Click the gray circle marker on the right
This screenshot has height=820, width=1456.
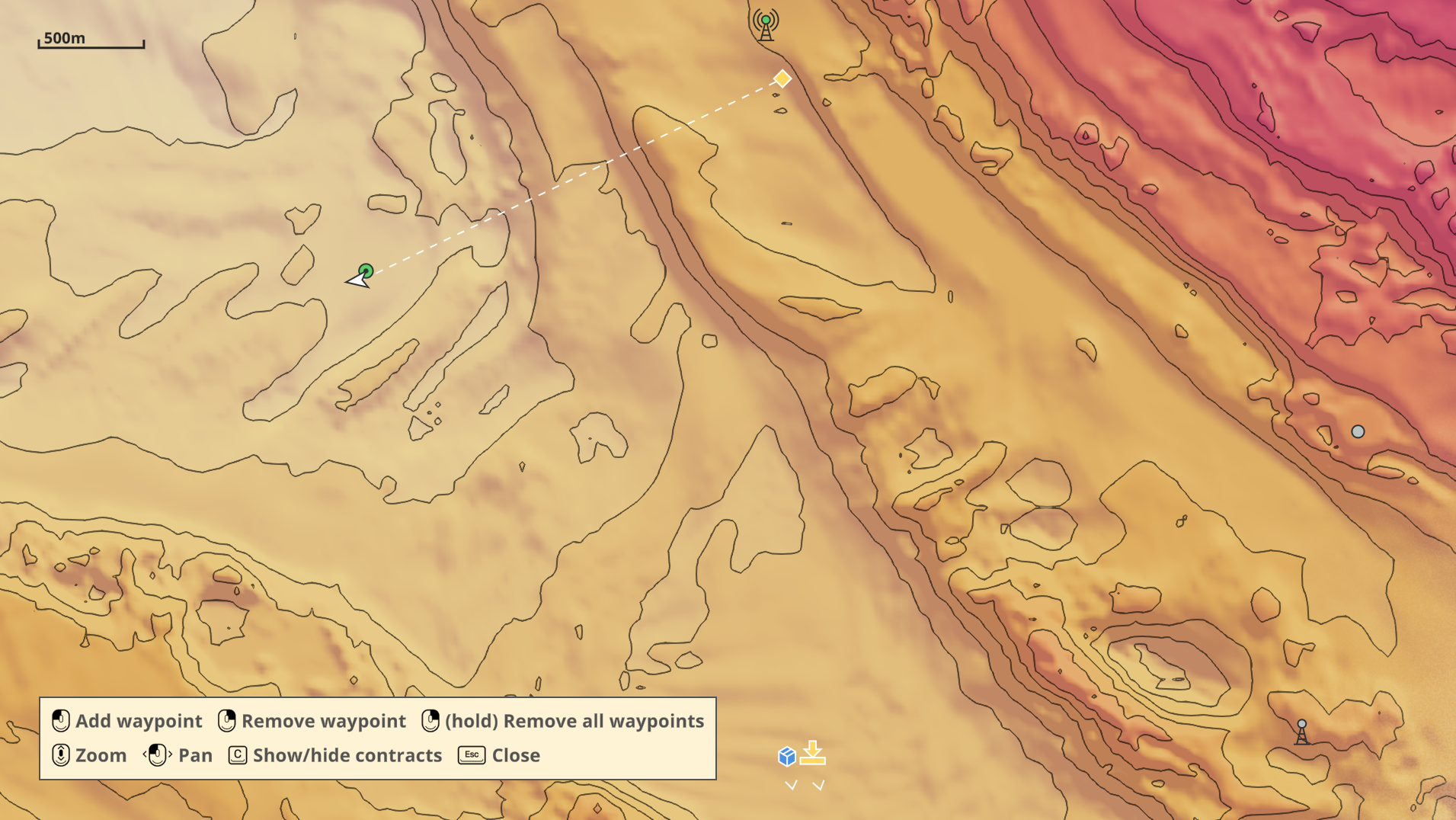click(x=1357, y=431)
